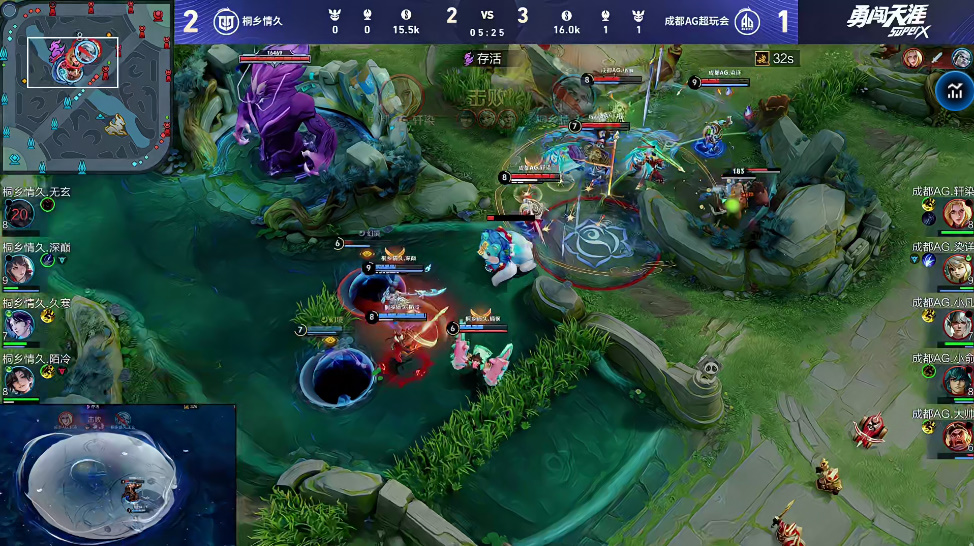Select player 桐乡情久.久宴 portrait

pyautogui.click(x=19, y=324)
